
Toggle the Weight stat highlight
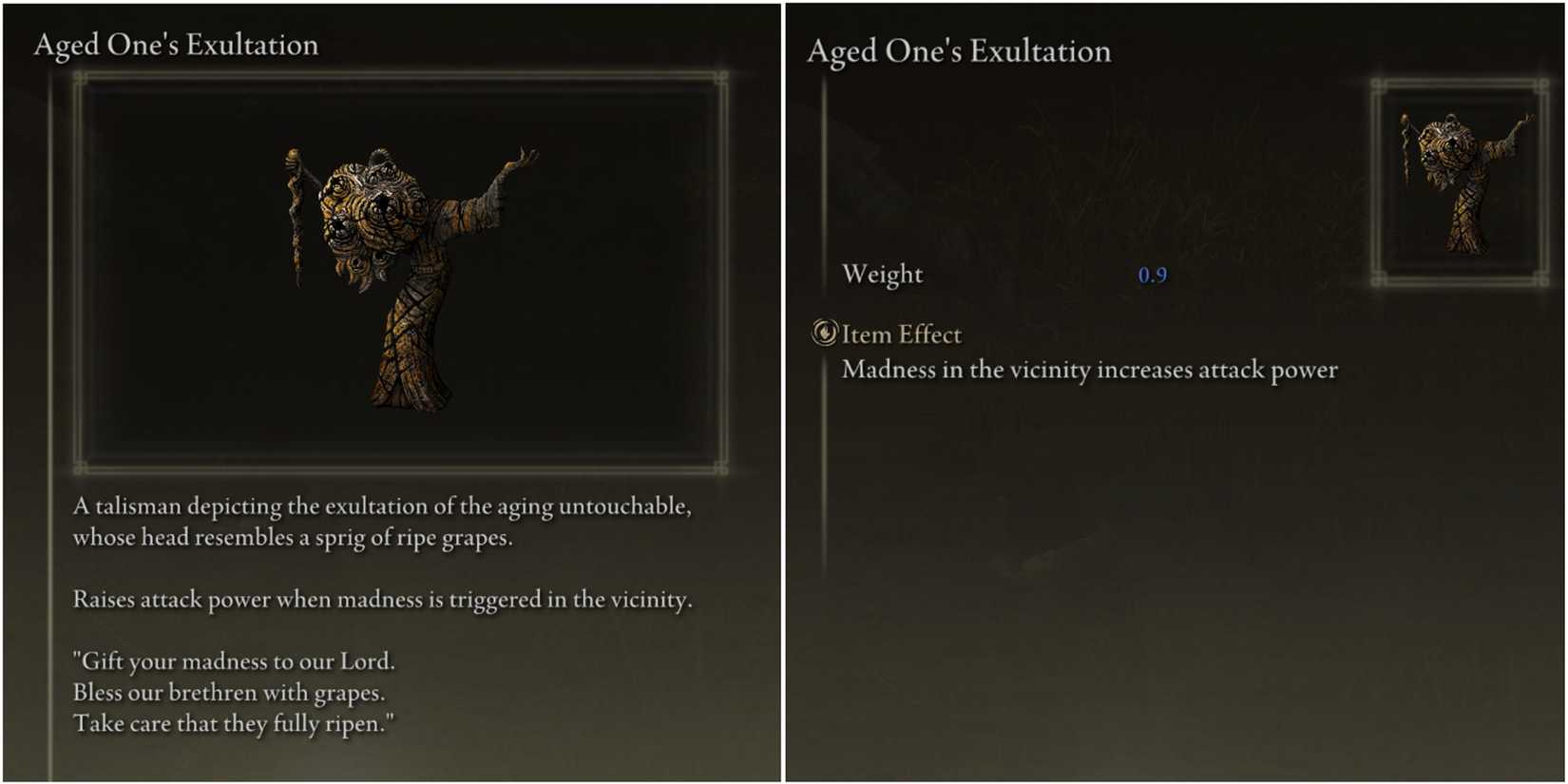click(884, 274)
